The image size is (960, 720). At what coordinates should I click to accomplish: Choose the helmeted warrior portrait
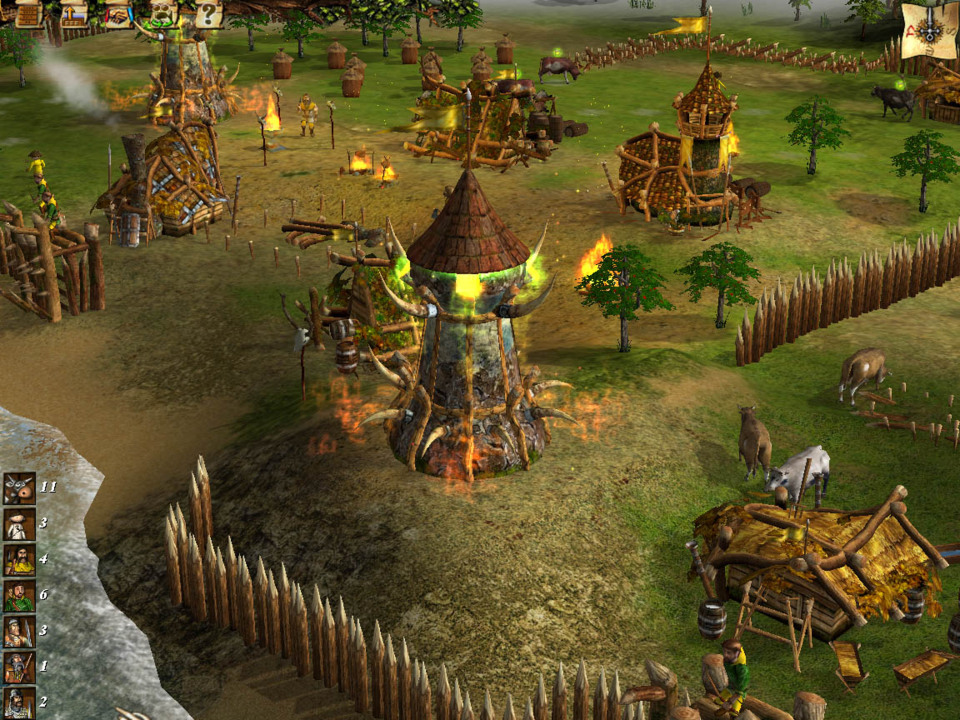coord(19,702)
